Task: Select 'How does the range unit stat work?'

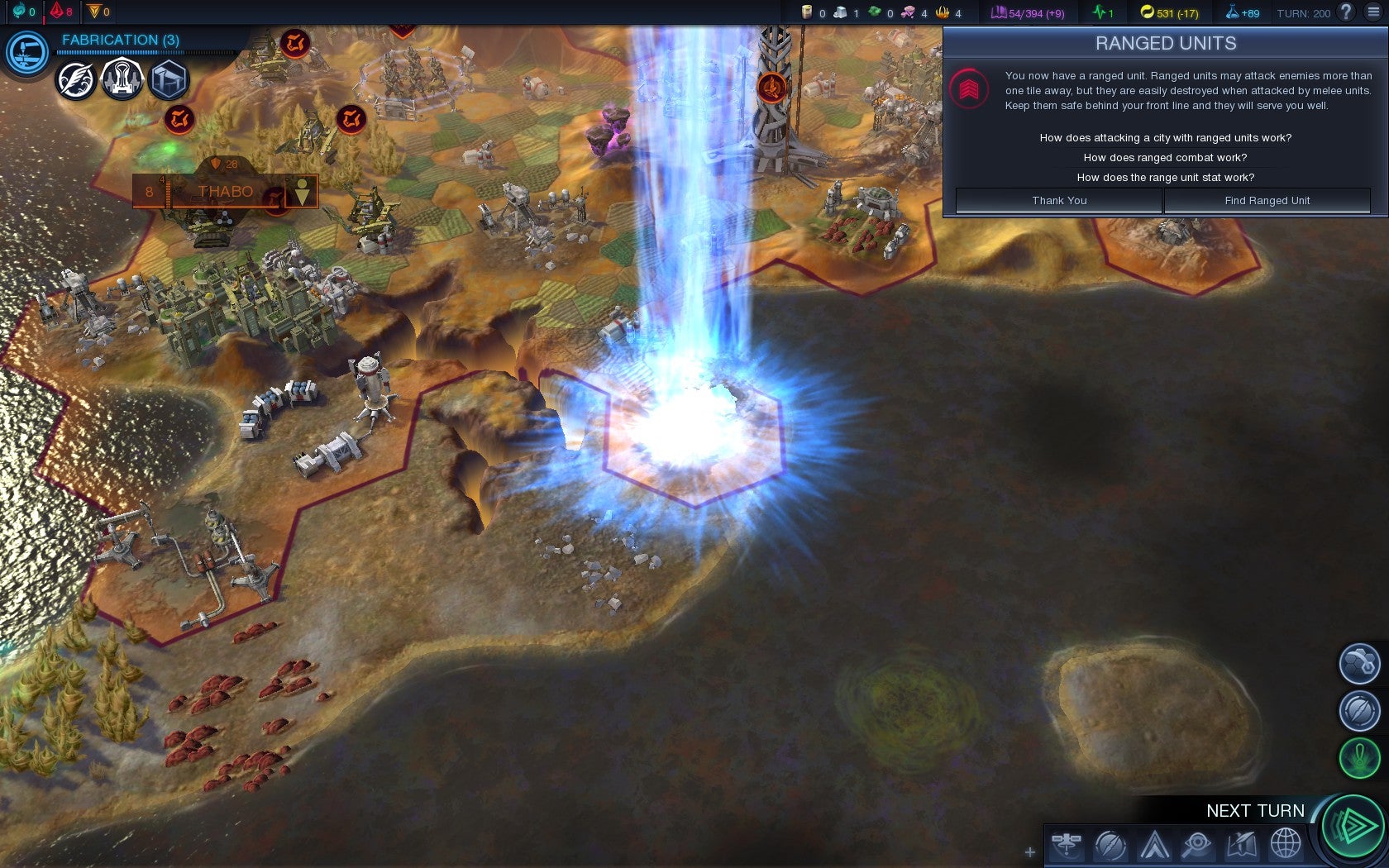Action: [1165, 178]
